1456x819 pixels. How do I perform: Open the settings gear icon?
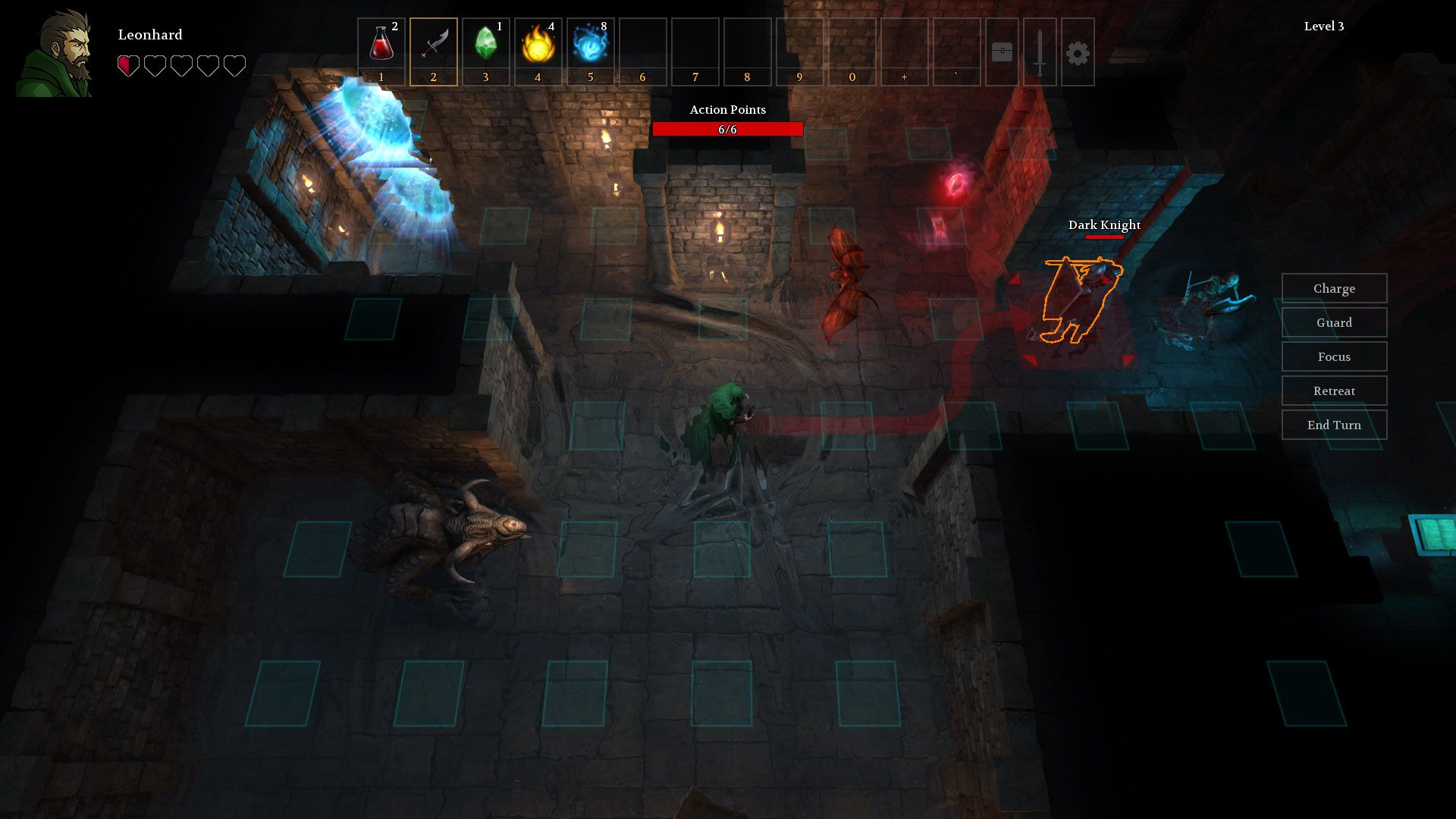1077,53
